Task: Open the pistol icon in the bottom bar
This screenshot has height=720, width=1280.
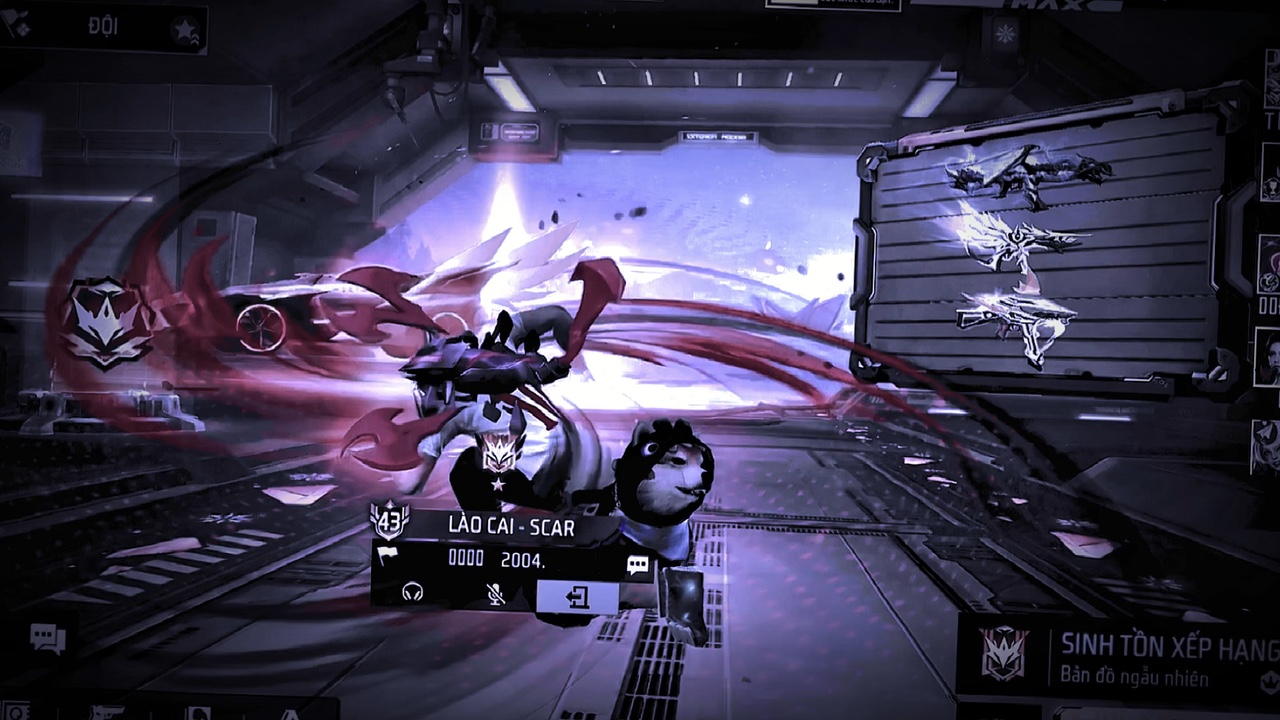Action: pos(107,712)
